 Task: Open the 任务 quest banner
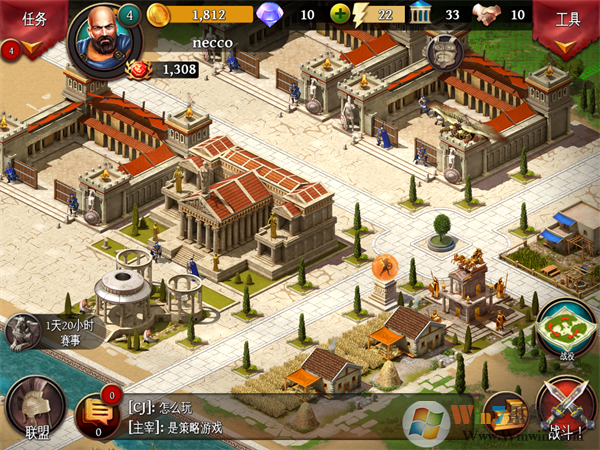tap(32, 22)
